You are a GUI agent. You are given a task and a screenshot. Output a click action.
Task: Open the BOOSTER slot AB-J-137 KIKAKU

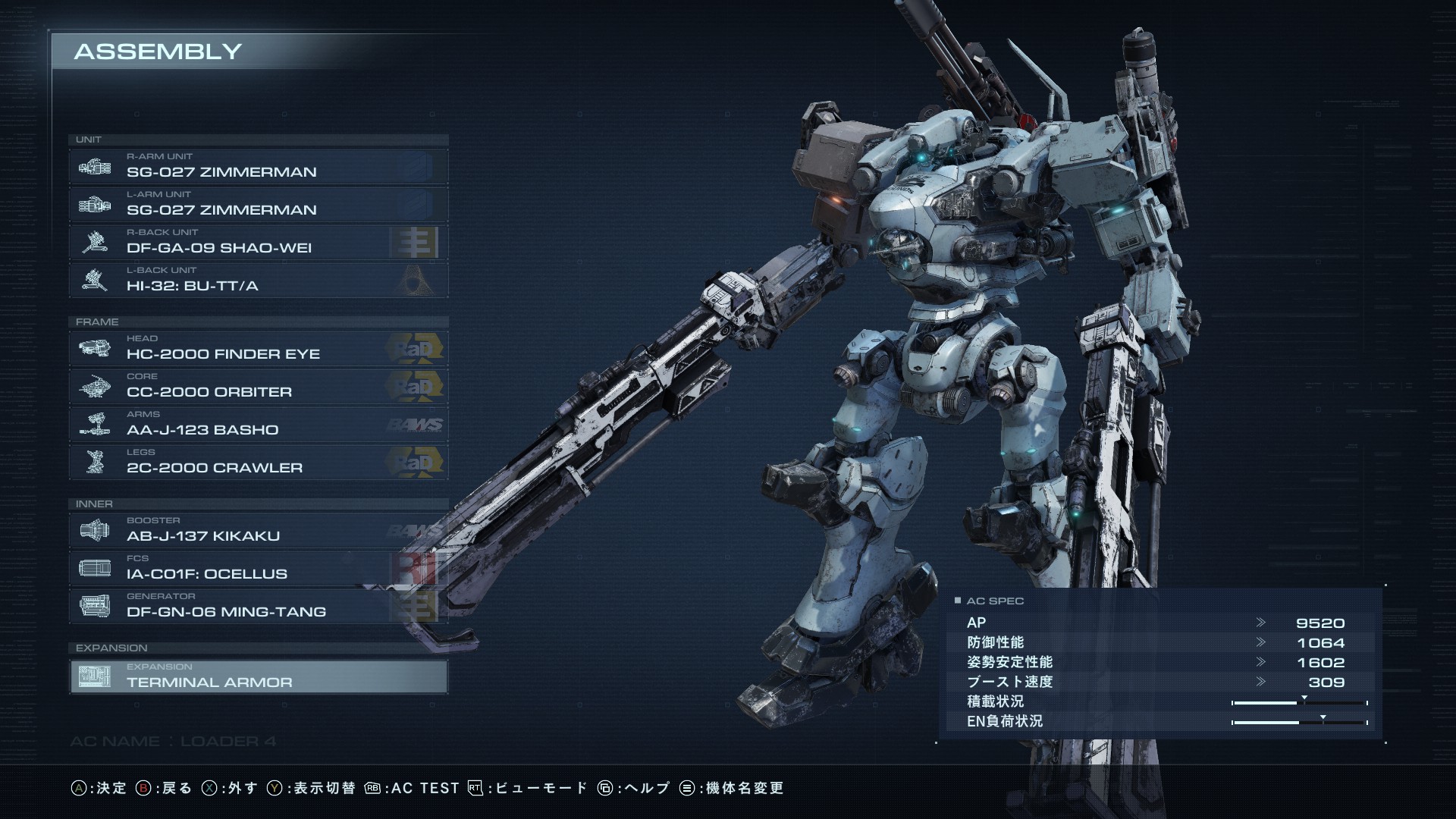pos(258,530)
